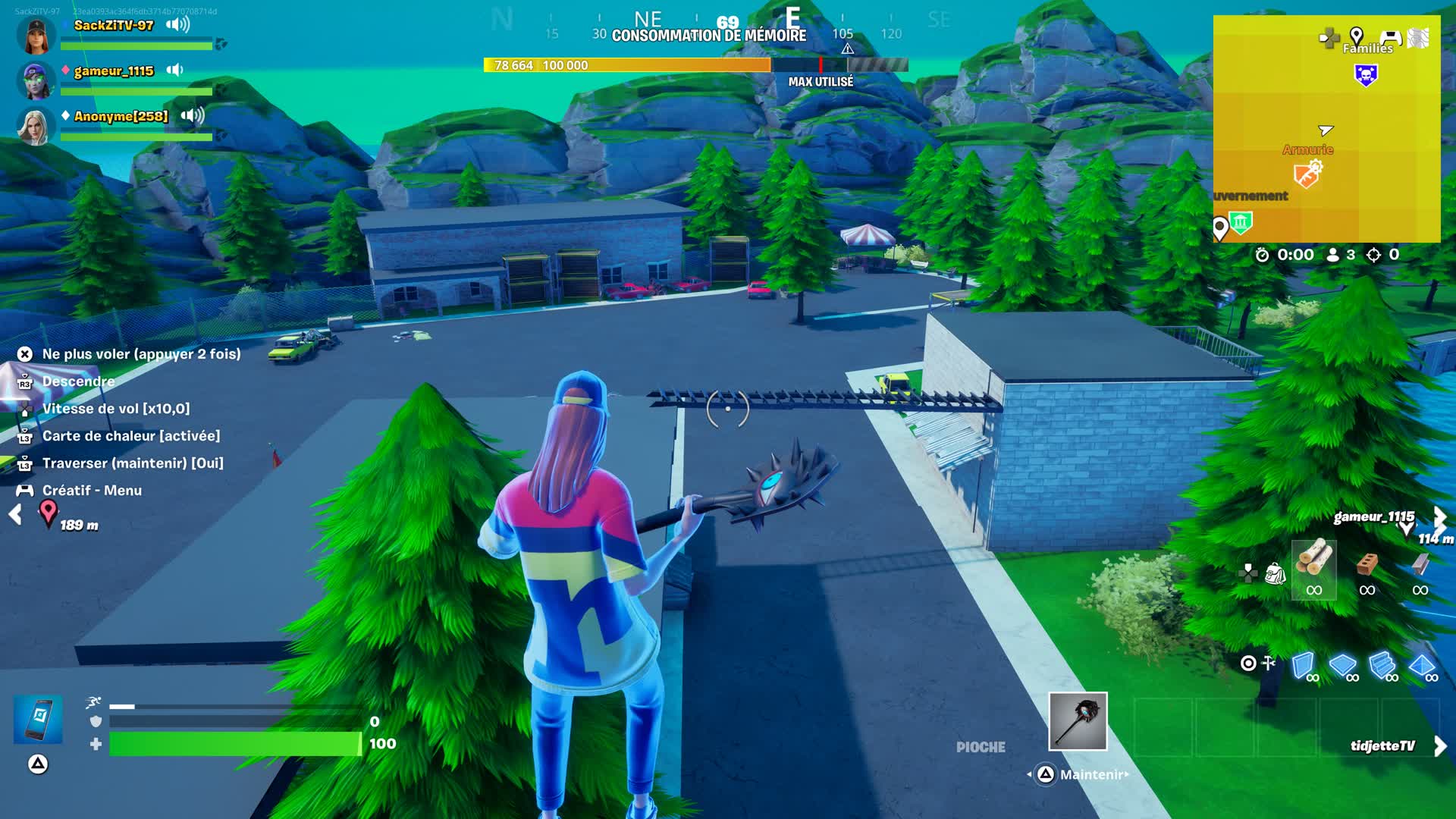Click the left arrow beside the 189 m waypoint
The width and height of the screenshot is (1456, 819).
15,514
